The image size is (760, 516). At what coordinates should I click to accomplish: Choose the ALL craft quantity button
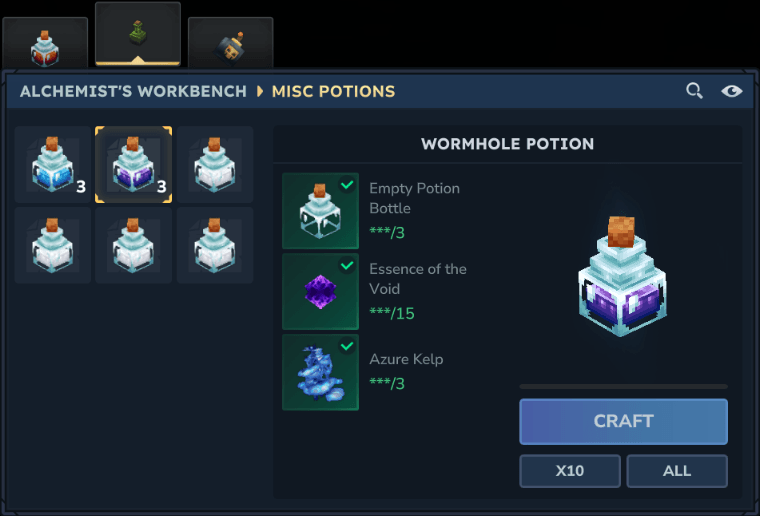point(677,471)
